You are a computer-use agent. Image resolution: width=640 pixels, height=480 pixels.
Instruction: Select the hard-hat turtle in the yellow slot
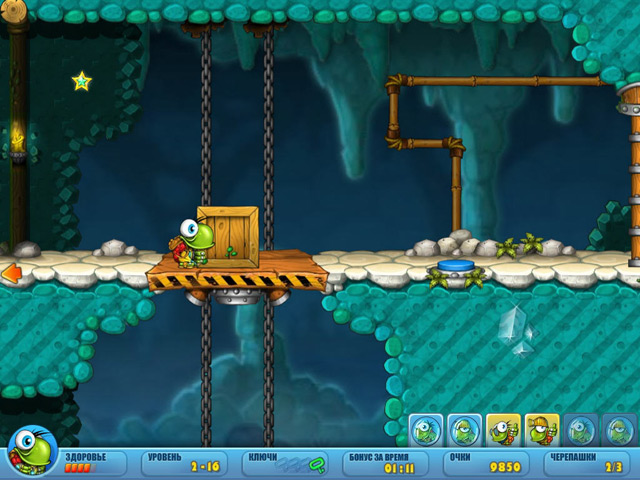point(542,431)
